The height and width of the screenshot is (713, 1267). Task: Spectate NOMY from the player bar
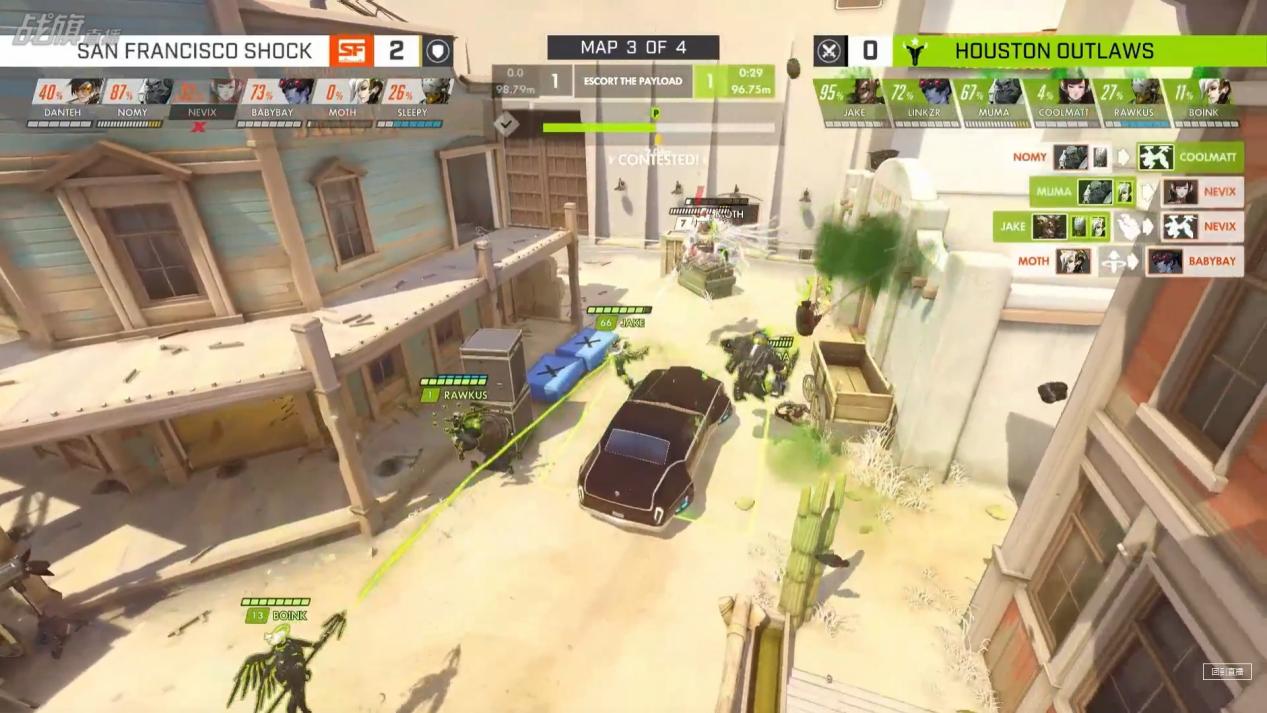tap(153, 93)
